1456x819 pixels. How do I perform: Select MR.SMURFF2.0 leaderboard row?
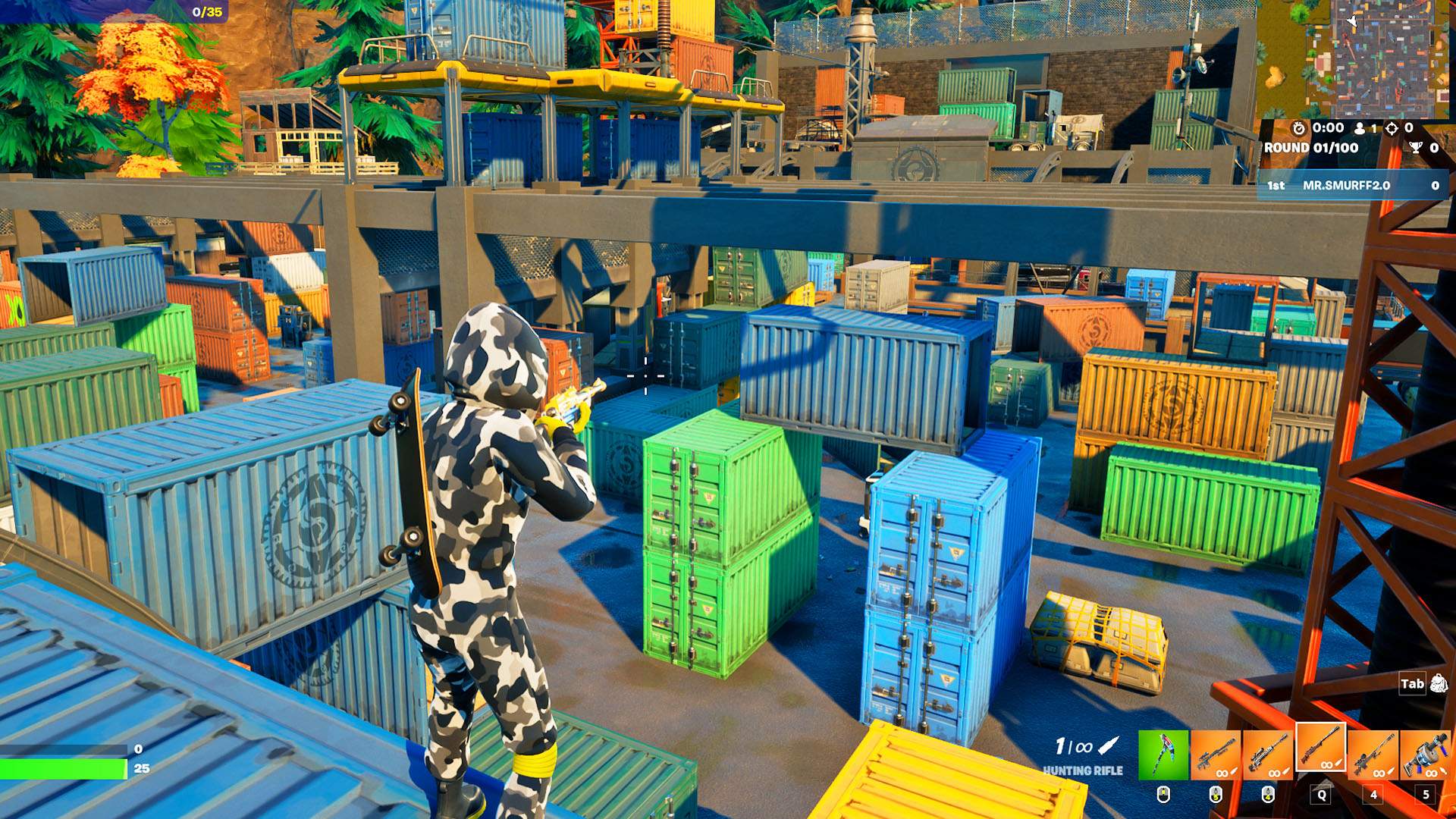click(x=1352, y=185)
